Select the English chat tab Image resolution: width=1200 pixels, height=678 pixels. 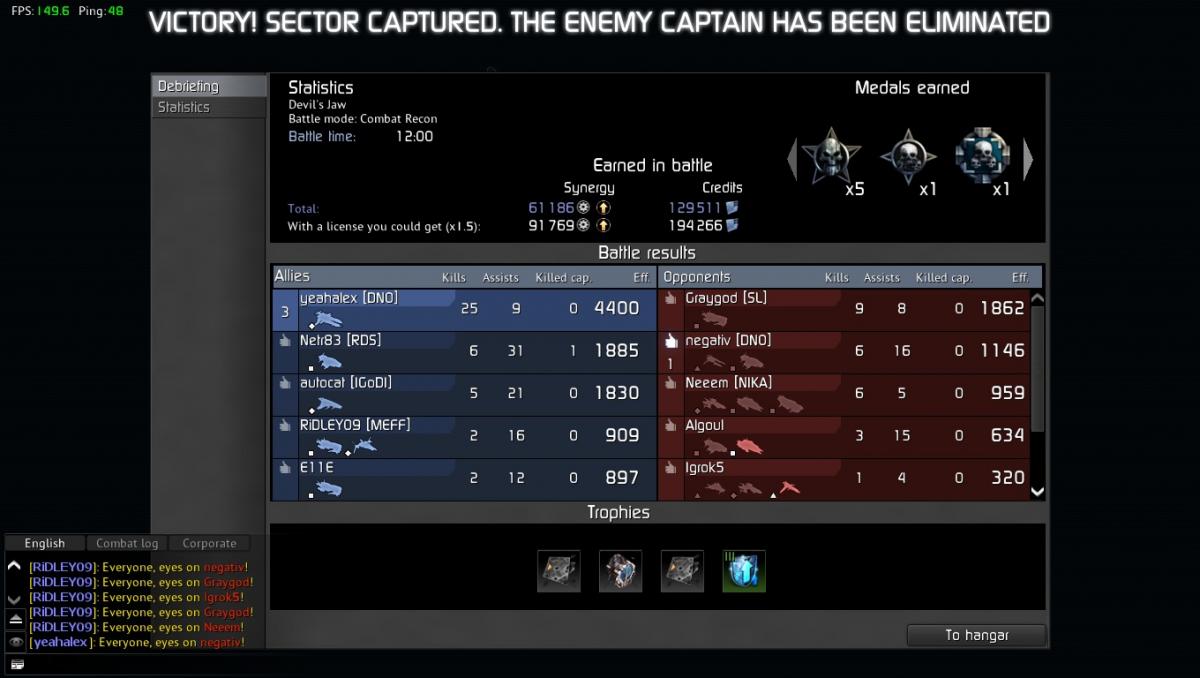click(x=45, y=543)
